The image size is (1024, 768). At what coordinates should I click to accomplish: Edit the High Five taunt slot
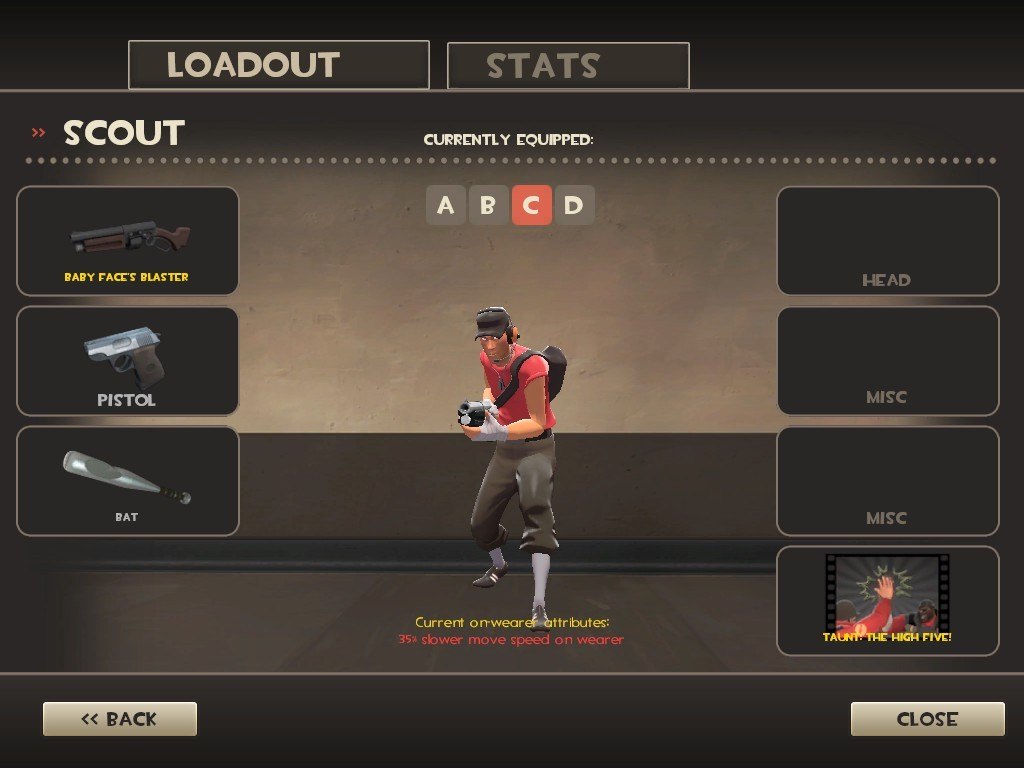[887, 601]
